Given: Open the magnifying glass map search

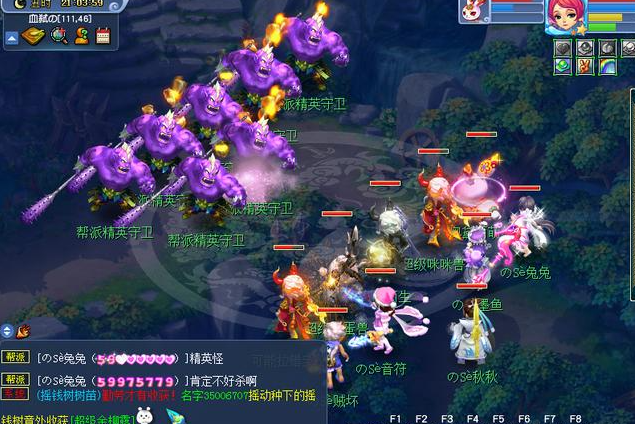Looking at the screenshot, I should [58, 37].
